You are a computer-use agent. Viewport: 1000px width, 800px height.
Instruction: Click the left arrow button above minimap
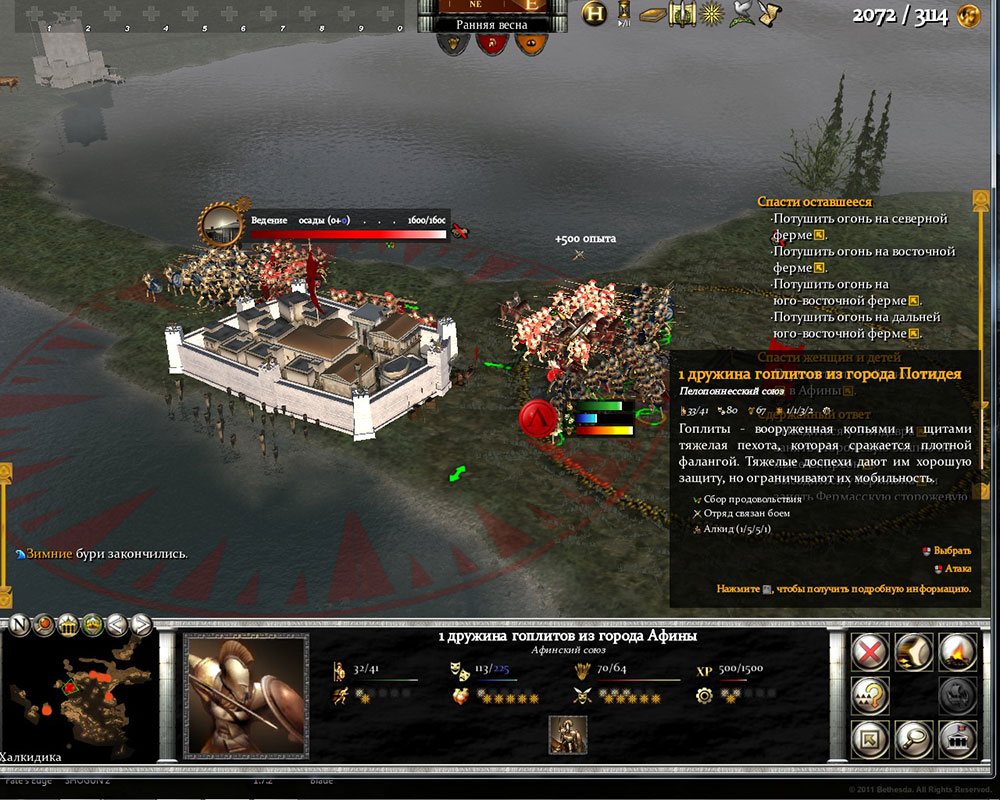point(117,625)
